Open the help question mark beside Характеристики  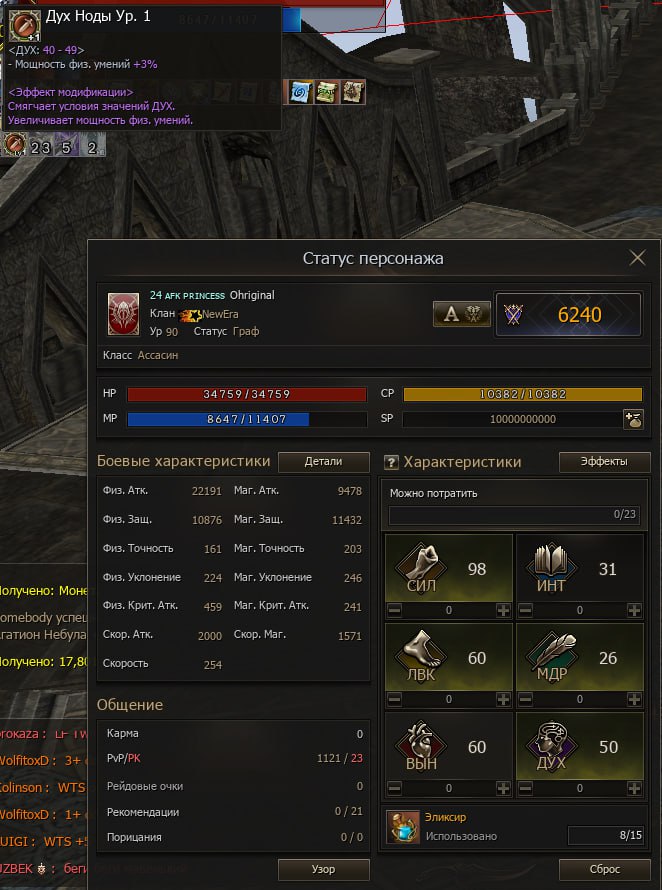point(391,463)
